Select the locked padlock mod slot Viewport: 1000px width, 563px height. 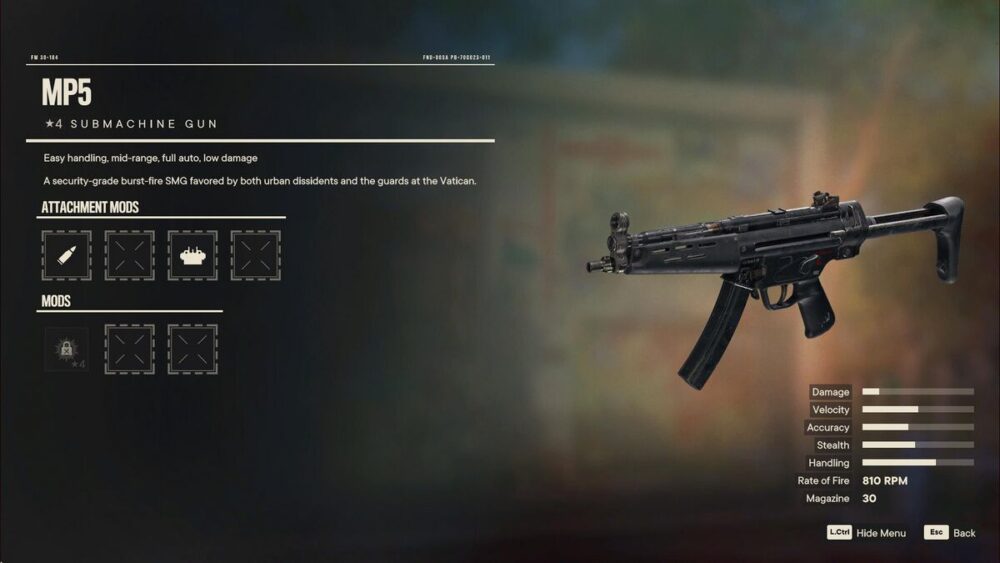click(66, 349)
